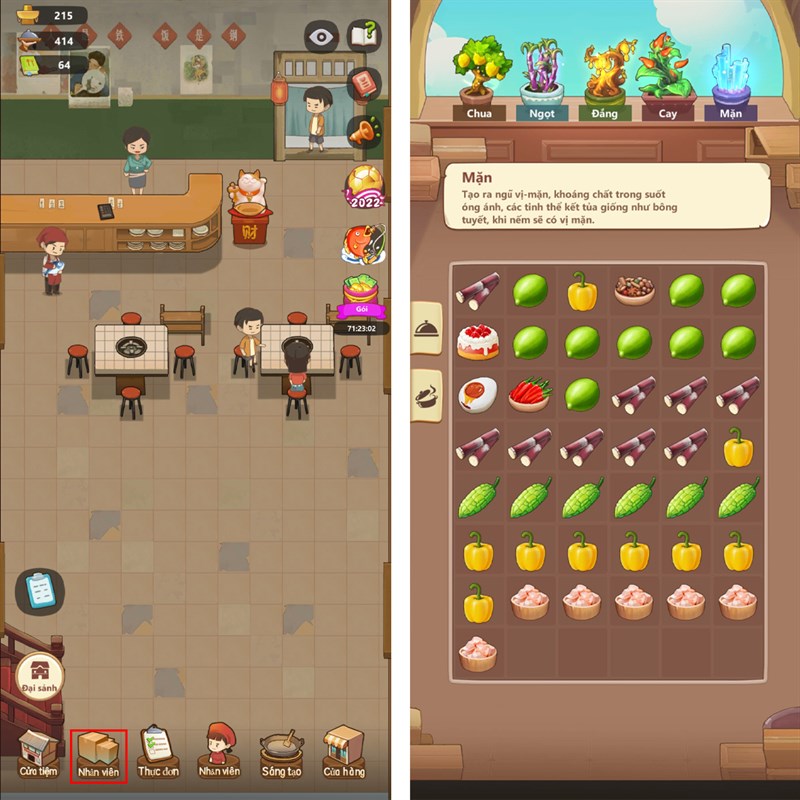This screenshot has height=800, width=800.
Task: Open the red-haired Nhân viên staff menu
Action: point(218,750)
